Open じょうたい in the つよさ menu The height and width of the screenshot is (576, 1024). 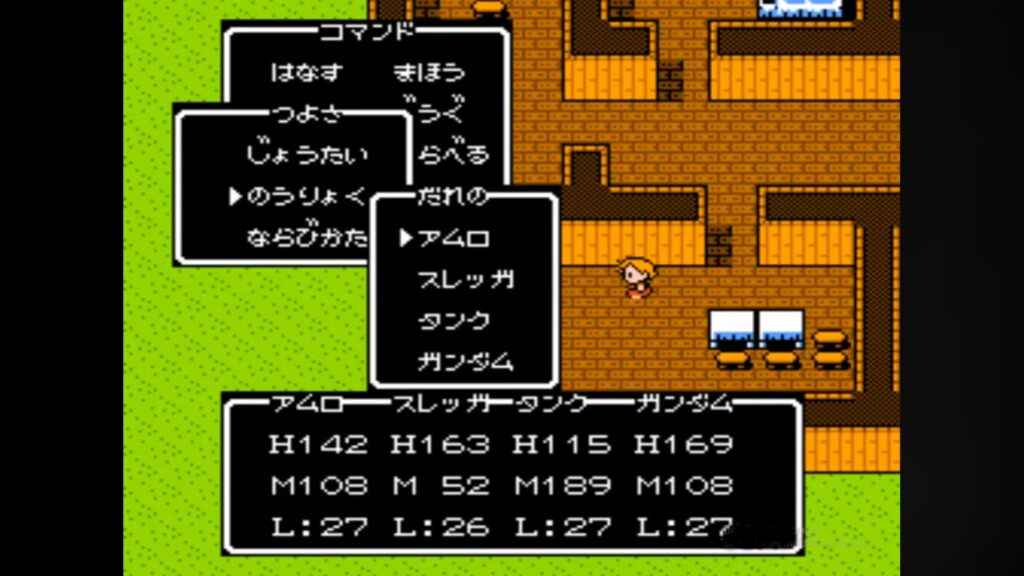306,155
